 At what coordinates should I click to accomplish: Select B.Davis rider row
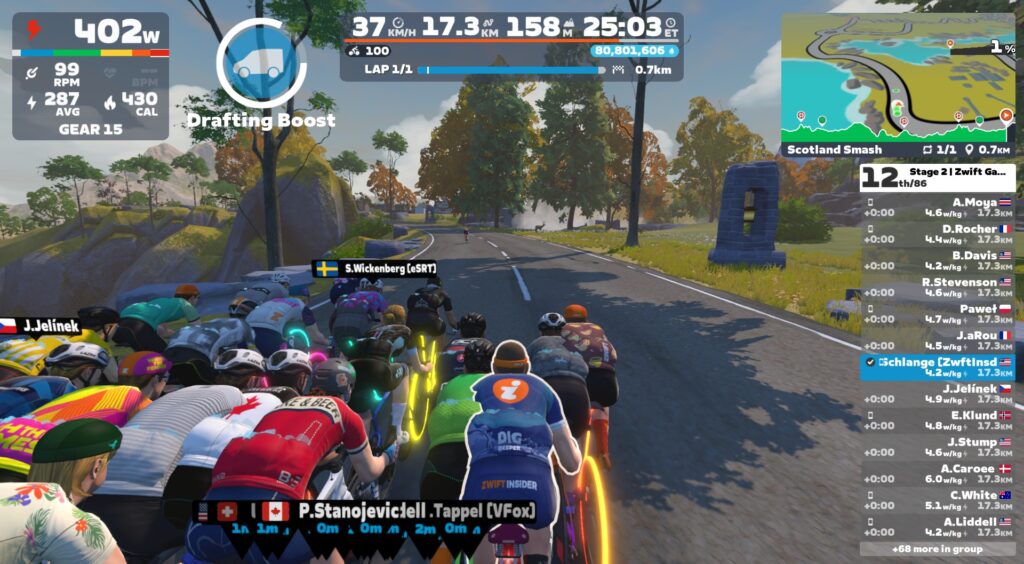938,260
